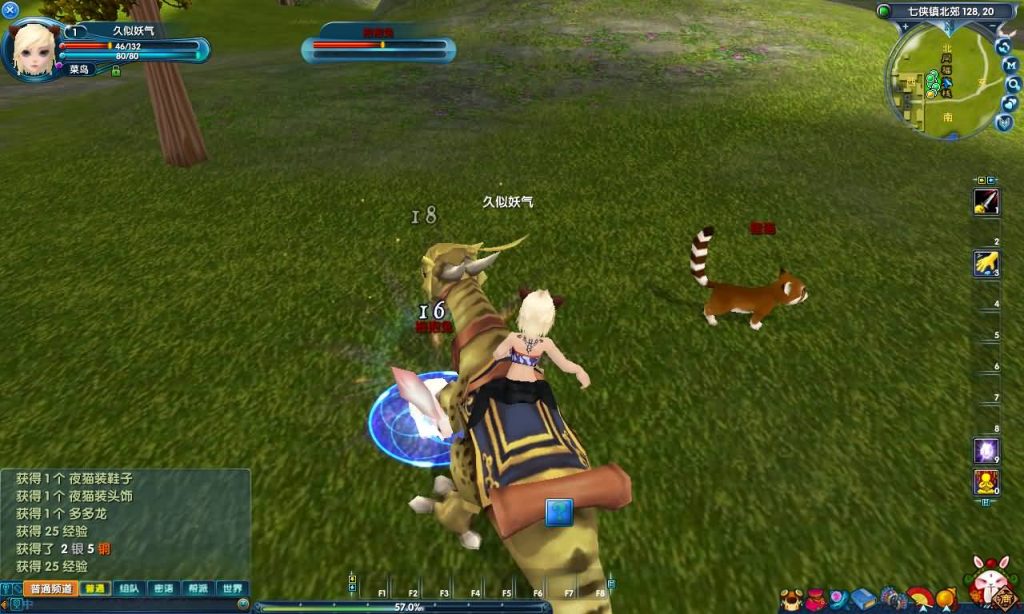Select the 普通 chat tab
This screenshot has width=1024, height=614.
(95, 589)
